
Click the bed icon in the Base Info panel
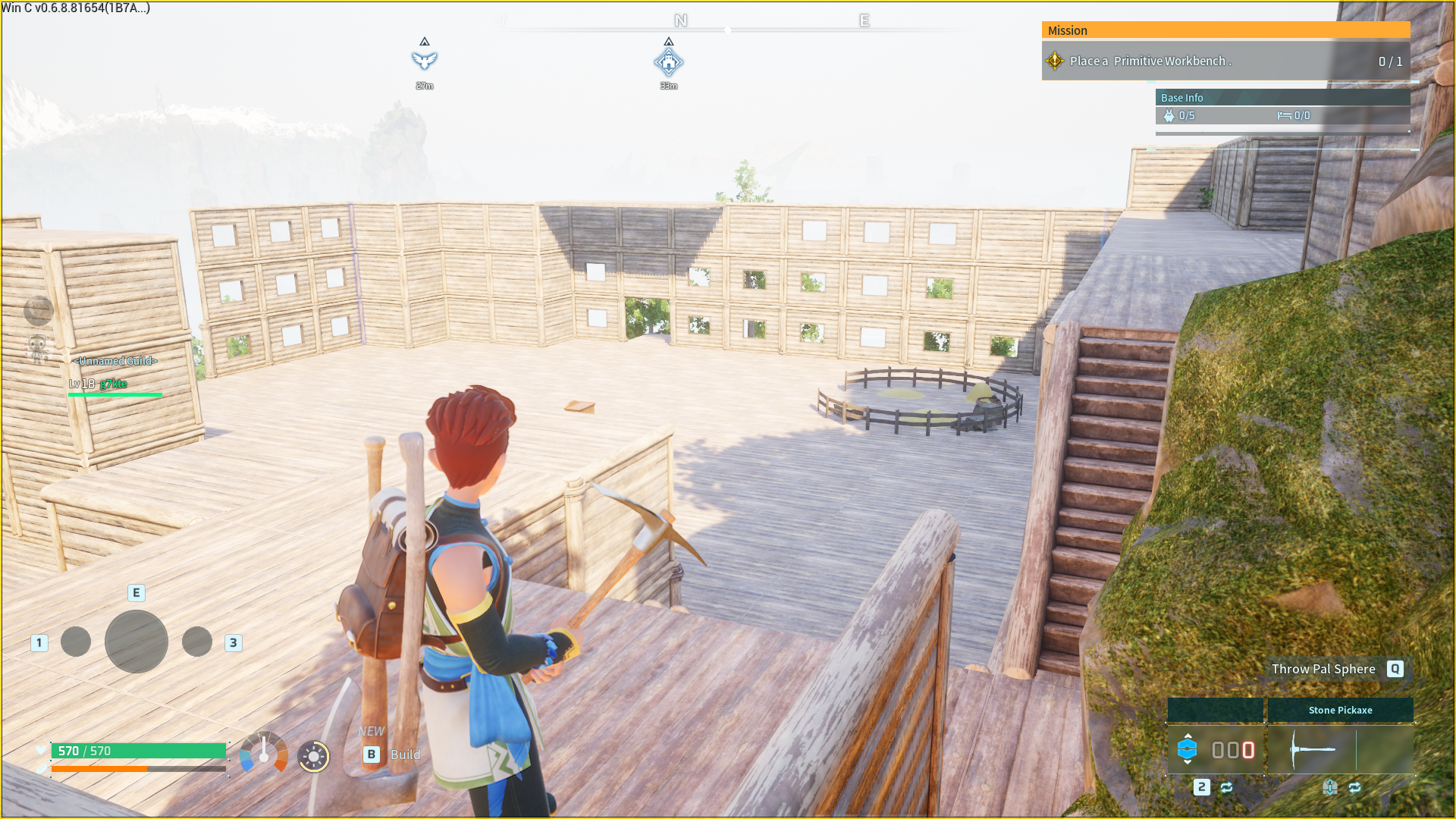coord(1283,115)
